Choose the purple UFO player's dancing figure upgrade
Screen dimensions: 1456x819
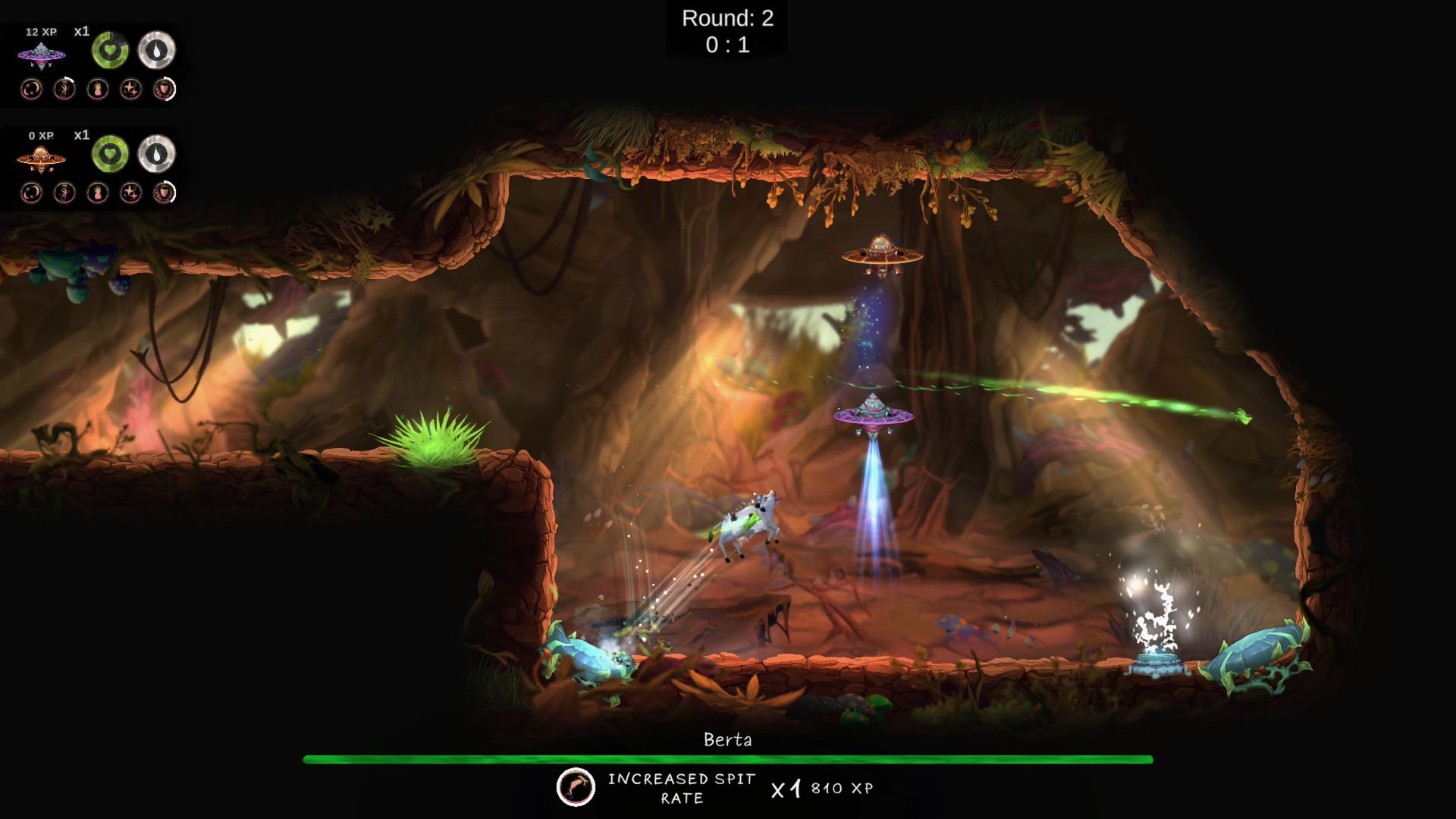(64, 89)
